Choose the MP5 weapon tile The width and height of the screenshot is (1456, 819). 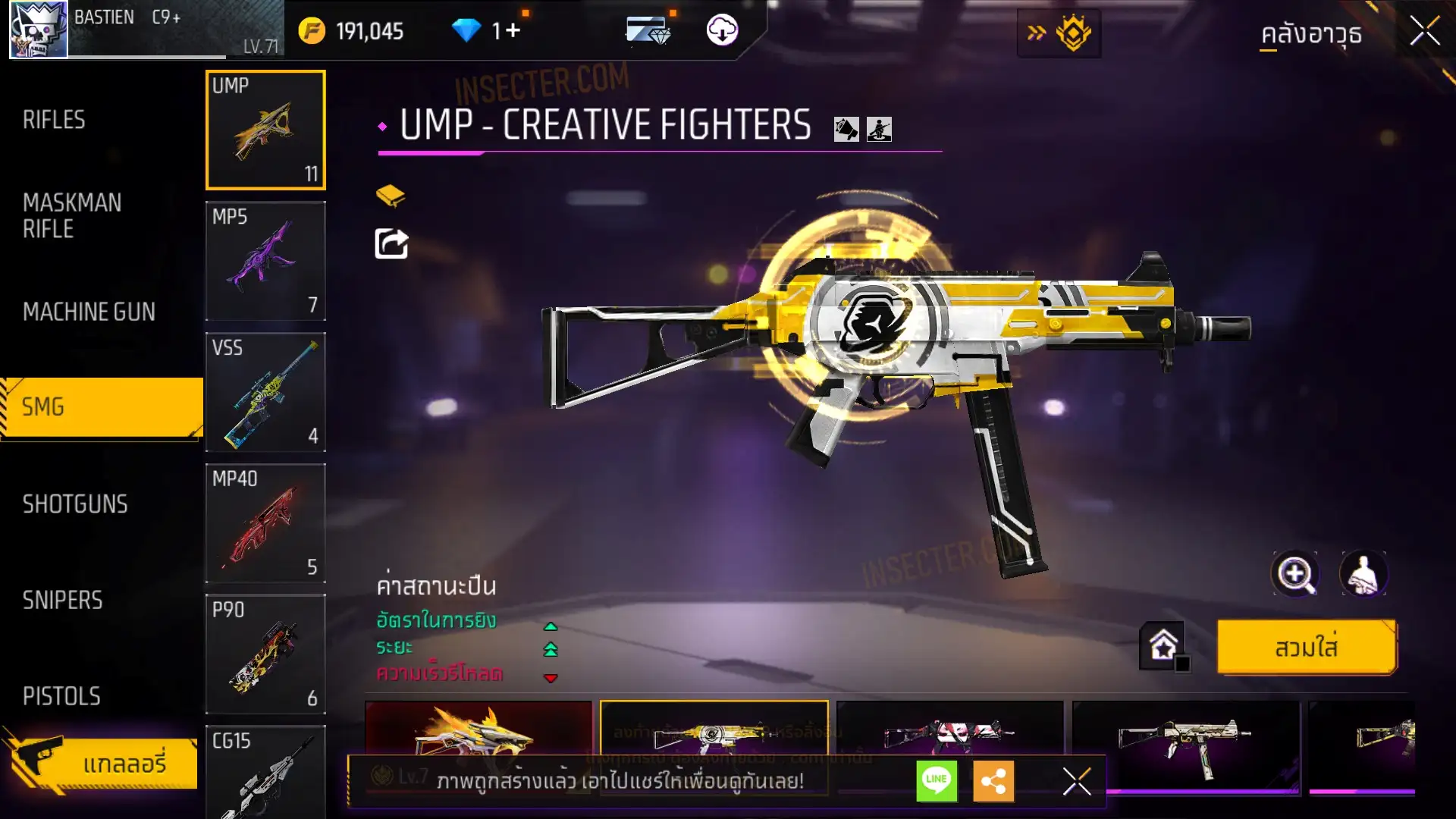[265, 261]
